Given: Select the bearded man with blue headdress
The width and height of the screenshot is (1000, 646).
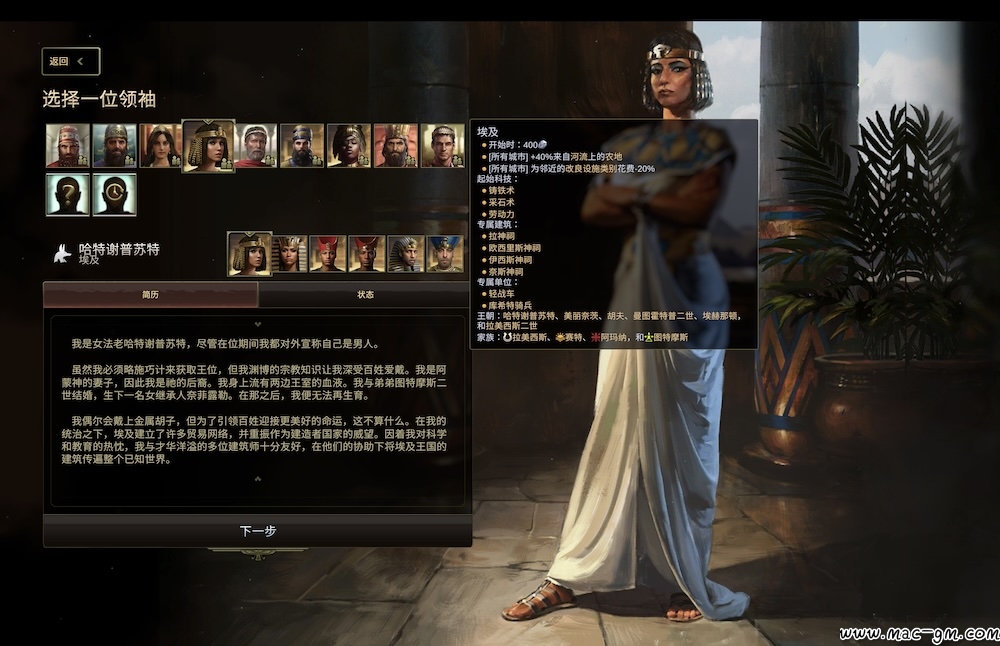Looking at the screenshot, I should coord(302,146).
